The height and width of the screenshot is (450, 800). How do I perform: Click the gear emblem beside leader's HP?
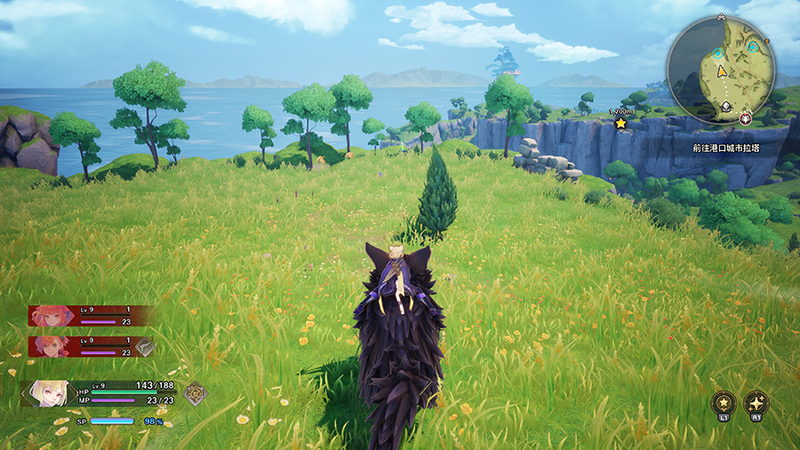(196, 394)
